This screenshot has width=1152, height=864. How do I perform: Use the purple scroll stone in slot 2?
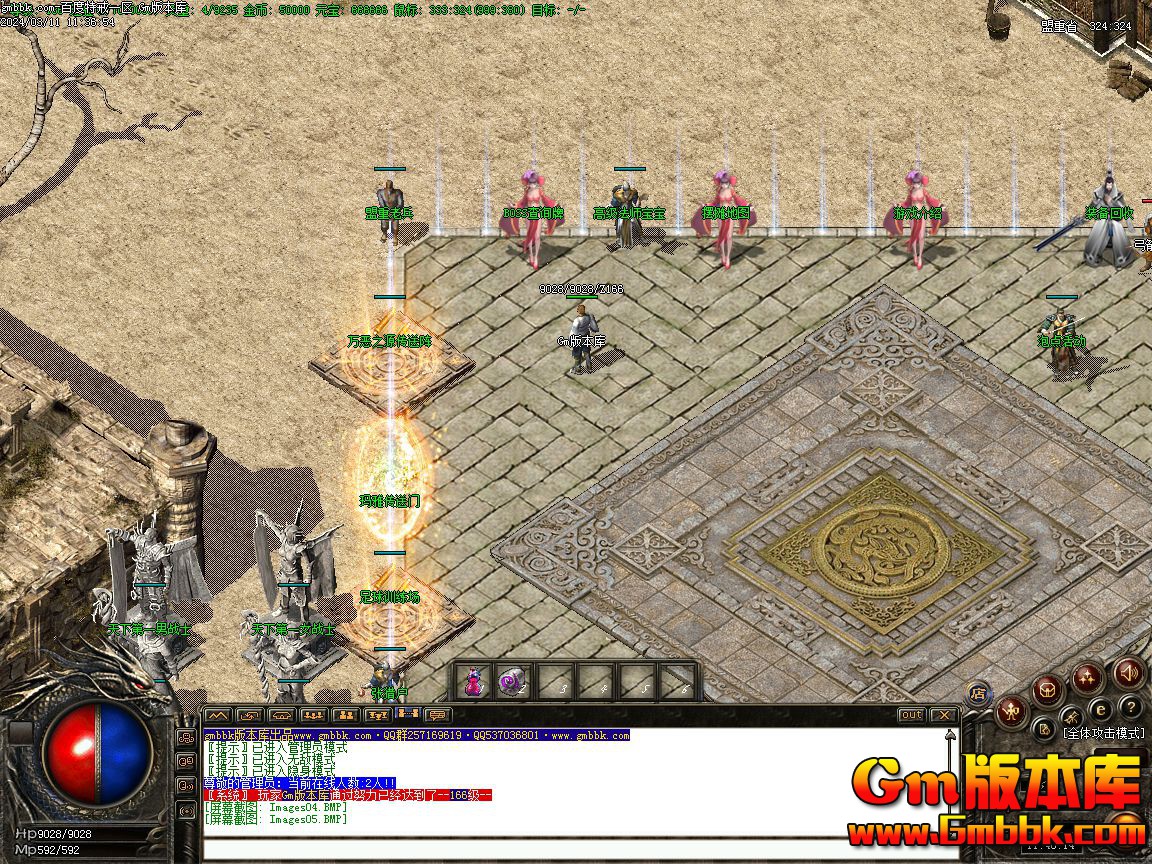tap(512, 682)
